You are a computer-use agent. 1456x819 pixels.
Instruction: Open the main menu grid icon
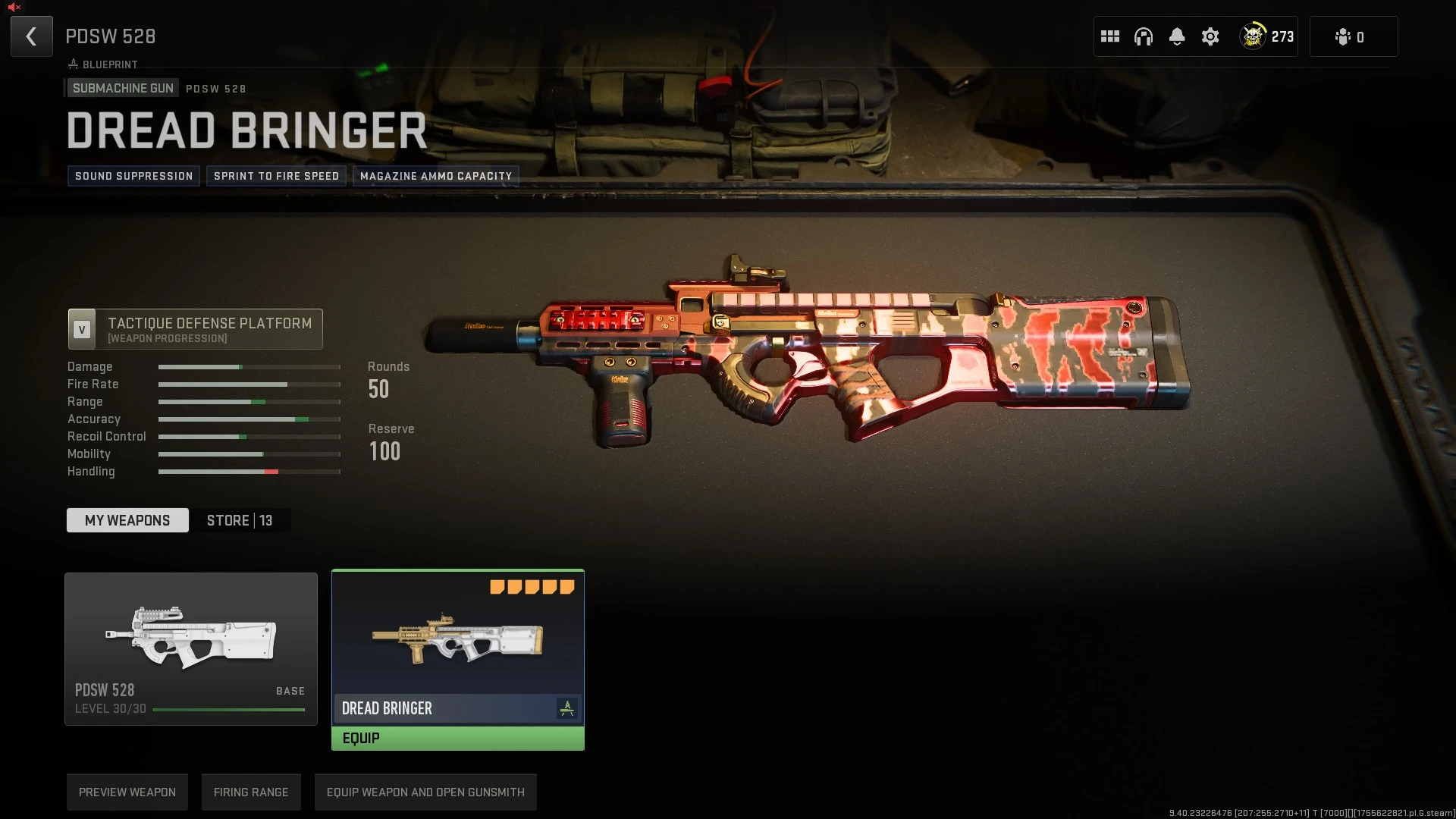[1109, 36]
